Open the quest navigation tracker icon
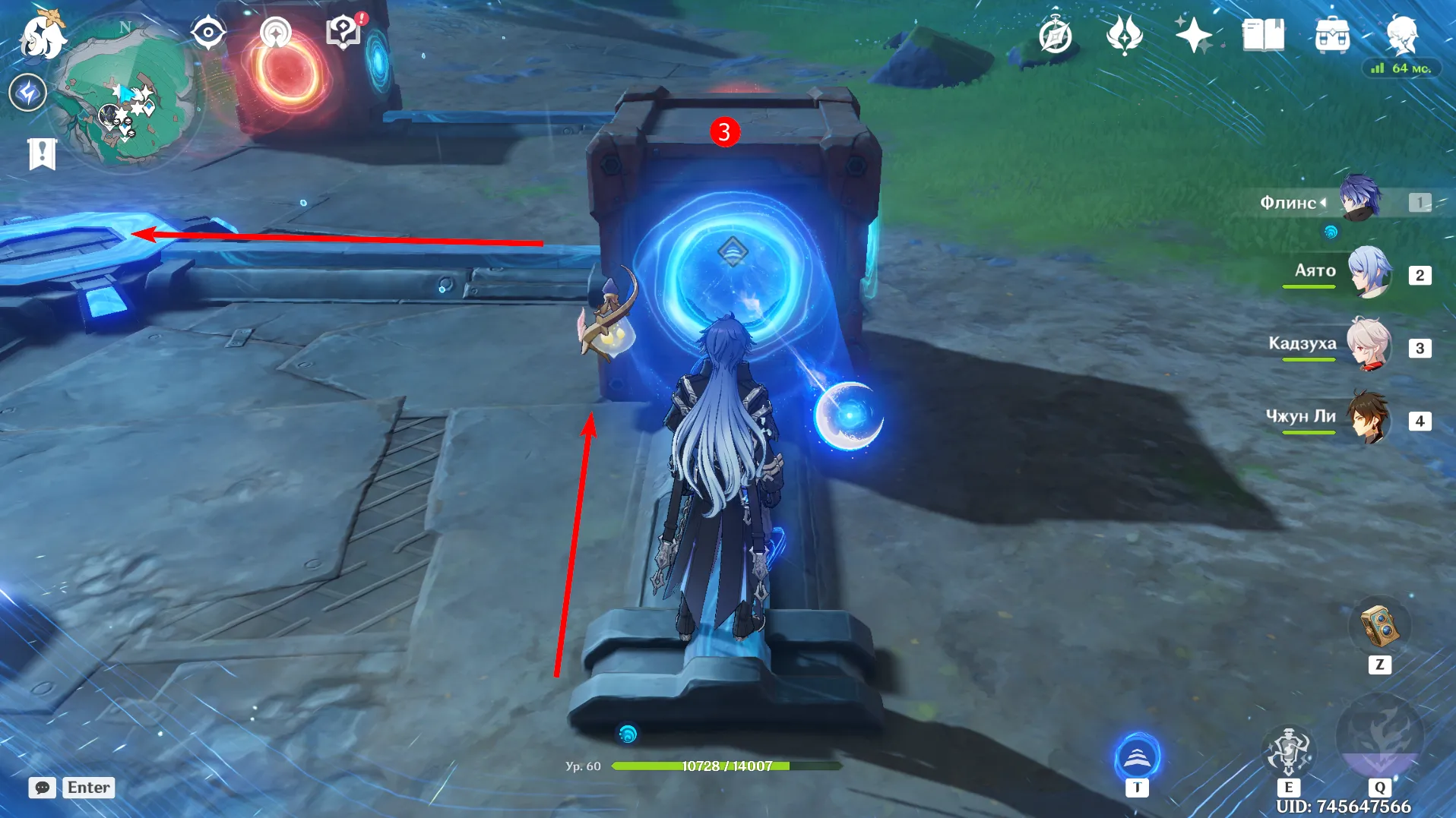Screen dimensions: 1456x818 [275, 33]
